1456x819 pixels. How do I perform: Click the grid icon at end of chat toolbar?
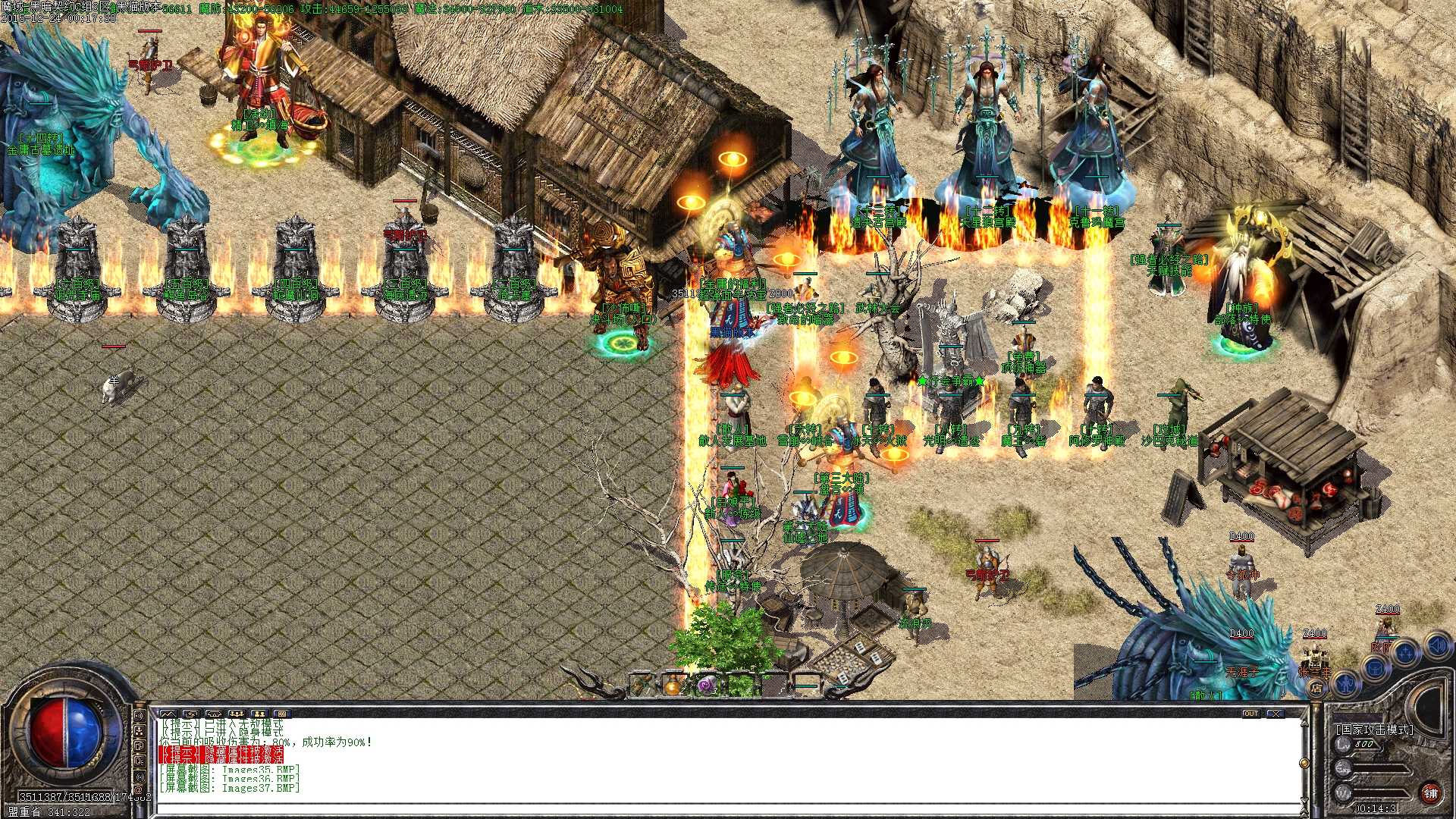point(283,713)
